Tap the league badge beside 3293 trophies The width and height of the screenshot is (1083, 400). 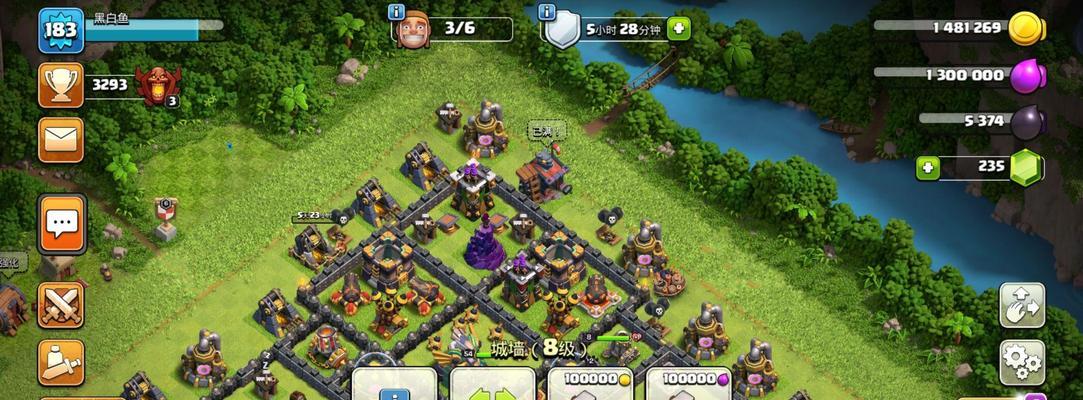(158, 85)
